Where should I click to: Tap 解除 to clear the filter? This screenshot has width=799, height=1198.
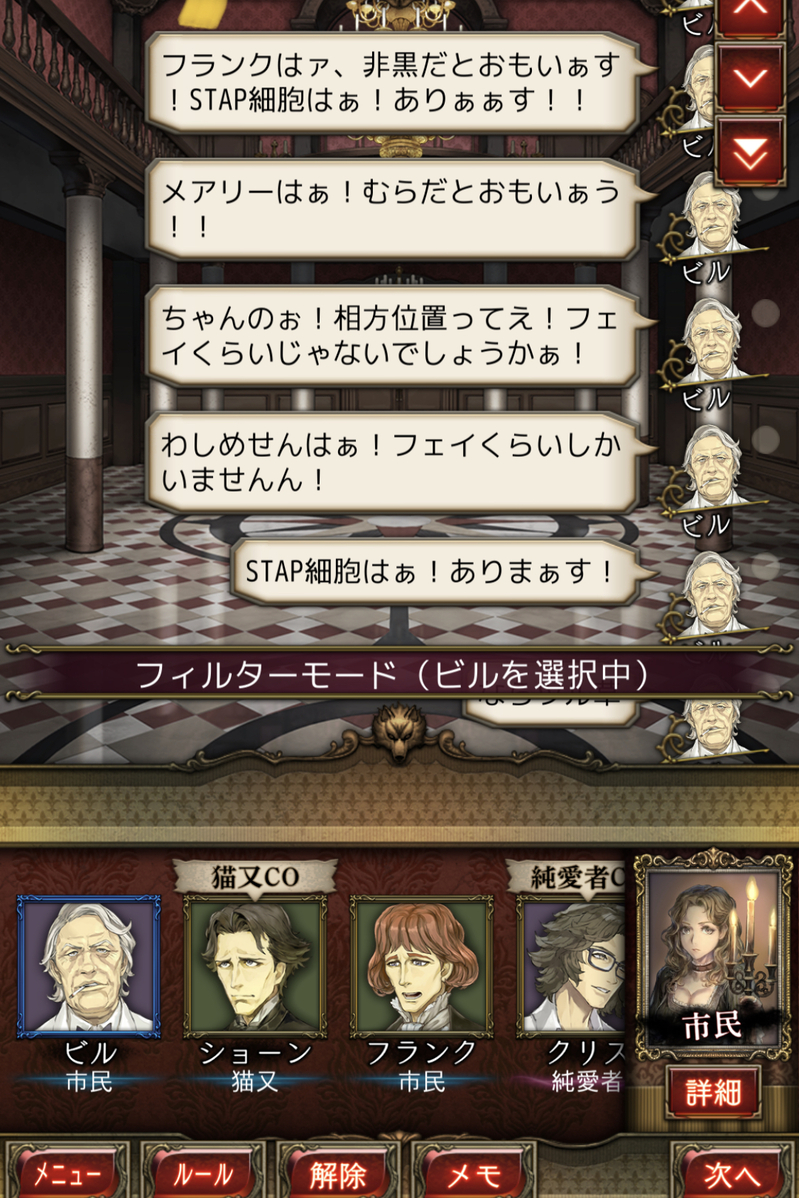tap(338, 1172)
